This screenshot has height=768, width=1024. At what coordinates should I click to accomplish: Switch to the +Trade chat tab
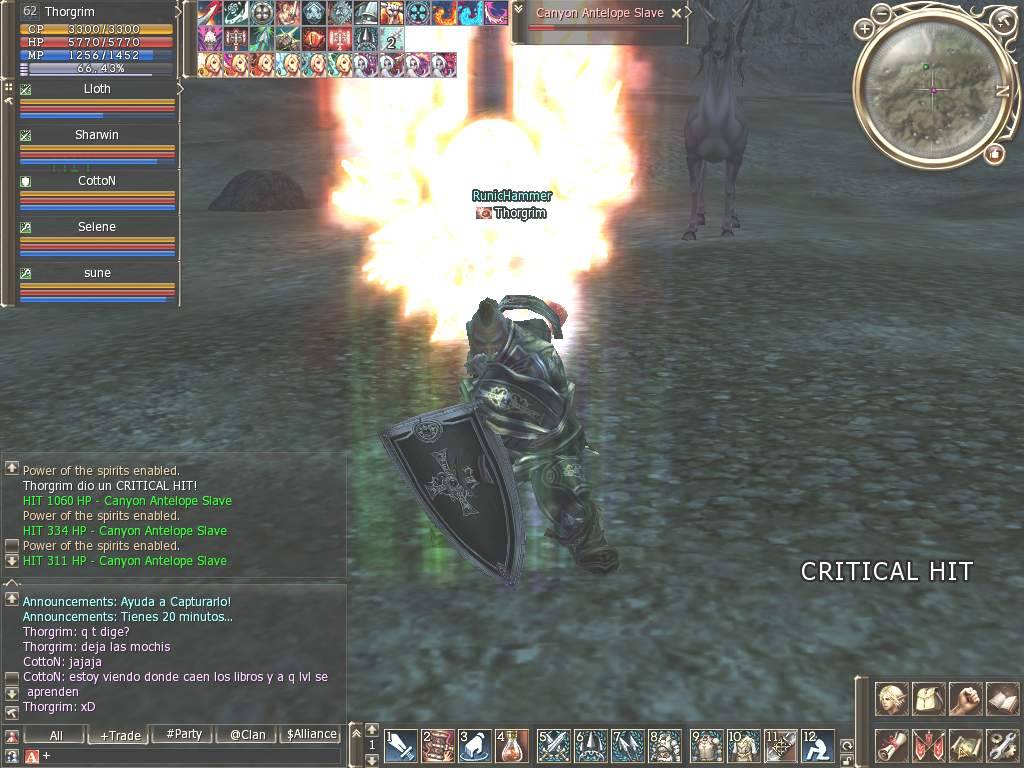(120, 735)
